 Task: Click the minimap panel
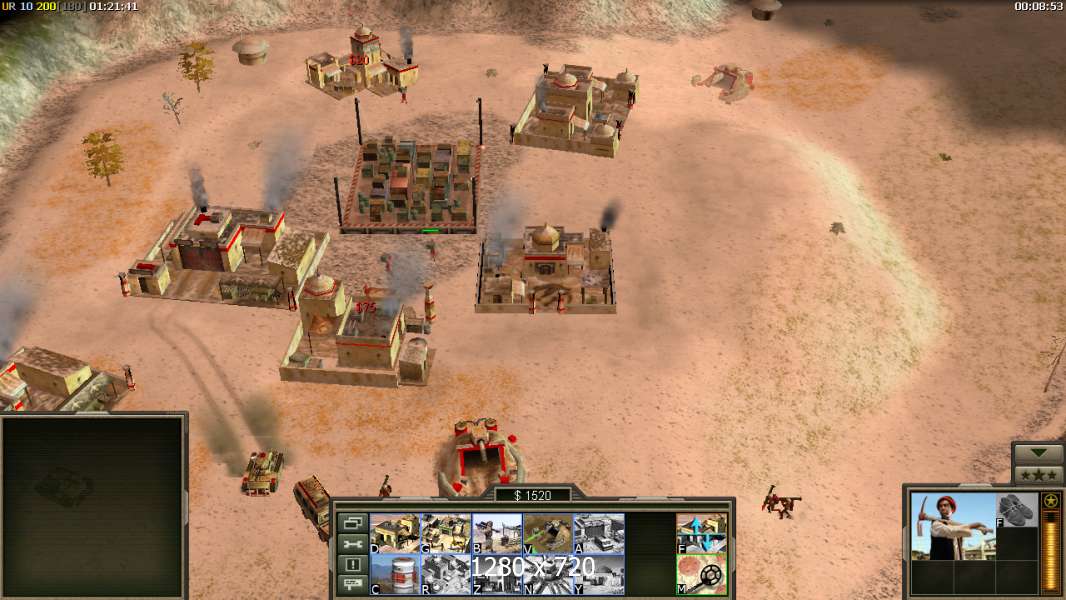click(x=93, y=506)
